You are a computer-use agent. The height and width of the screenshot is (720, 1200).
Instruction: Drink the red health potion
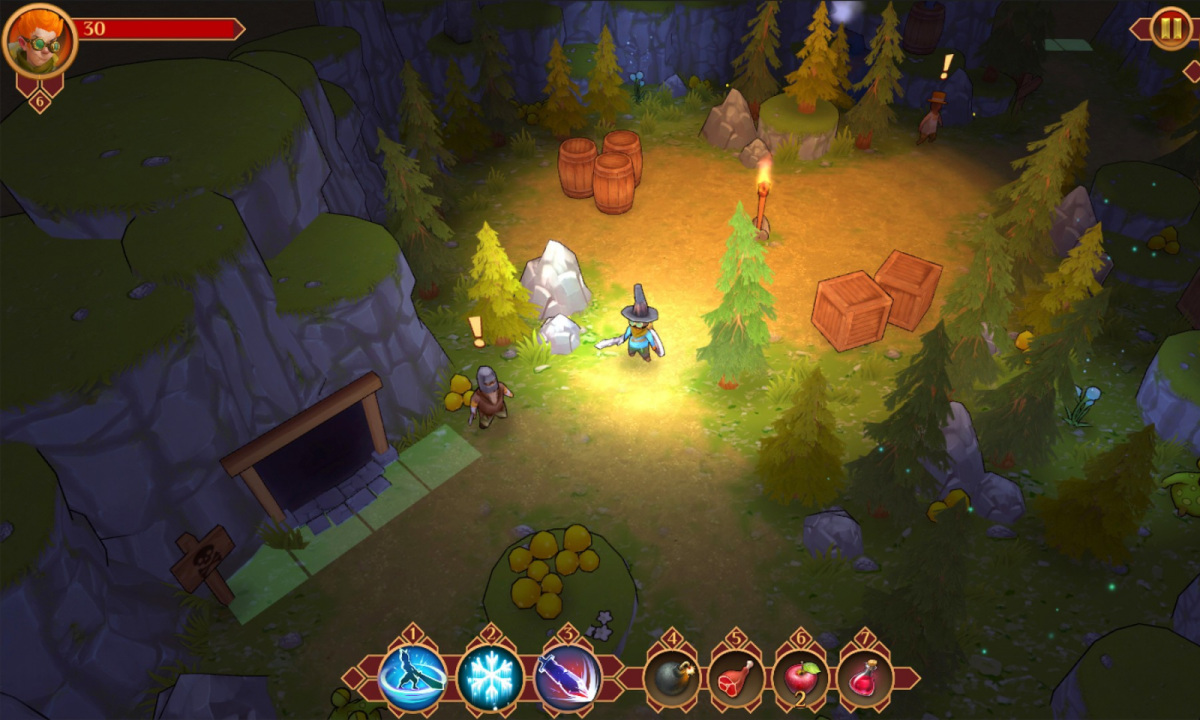coord(864,678)
